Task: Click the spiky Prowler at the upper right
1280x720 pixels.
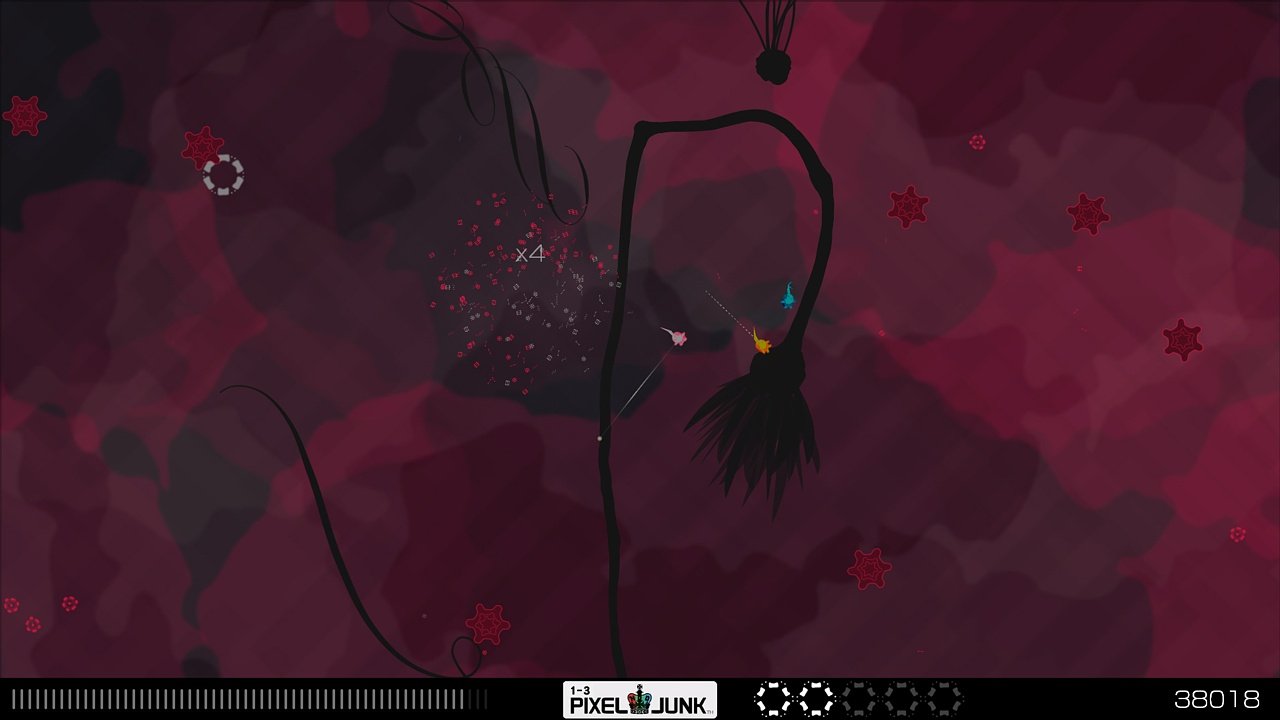Action: (x=1087, y=216)
